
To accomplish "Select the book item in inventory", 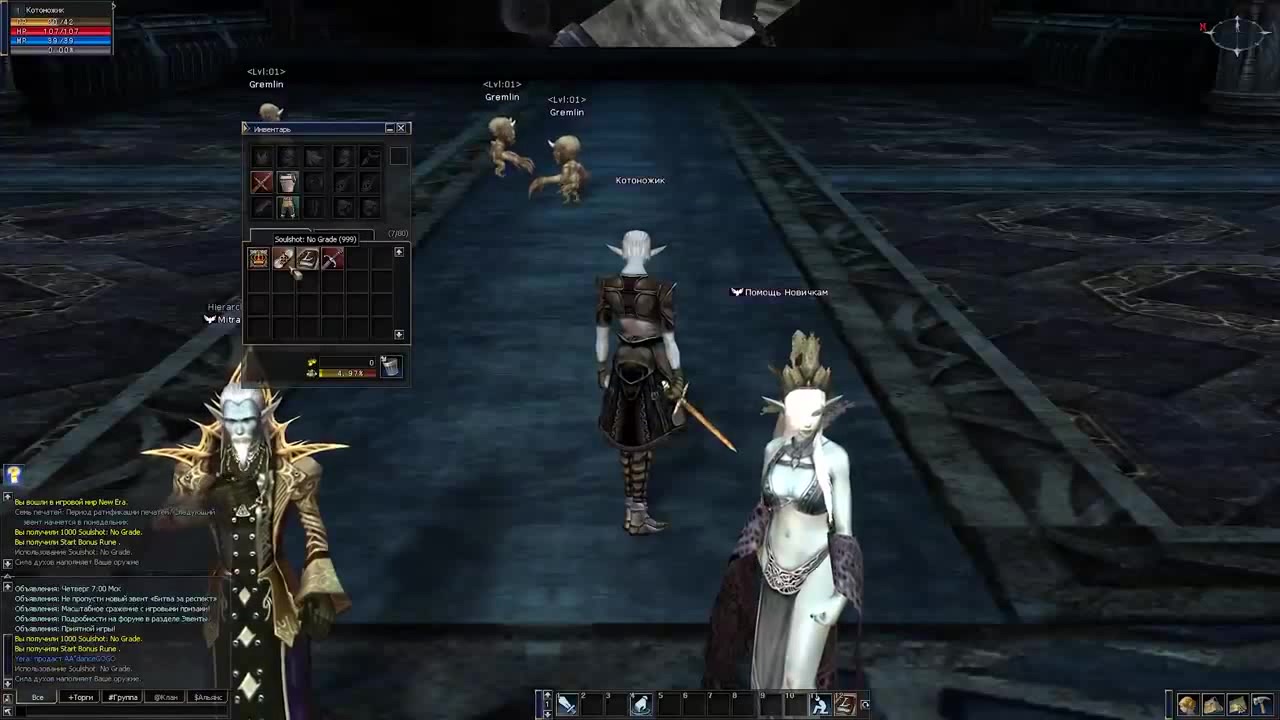I will pos(307,259).
